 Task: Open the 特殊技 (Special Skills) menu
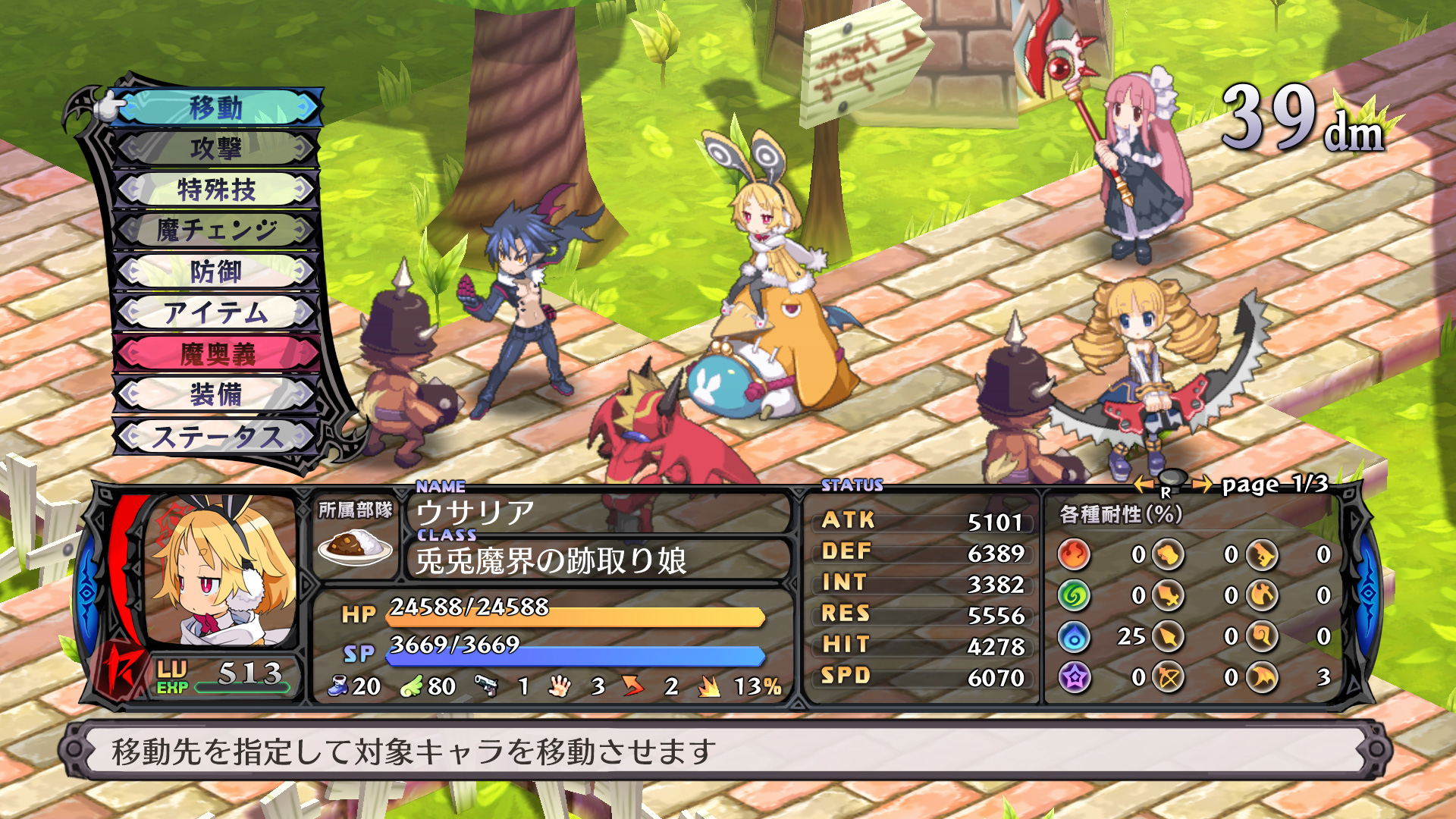pos(217,190)
